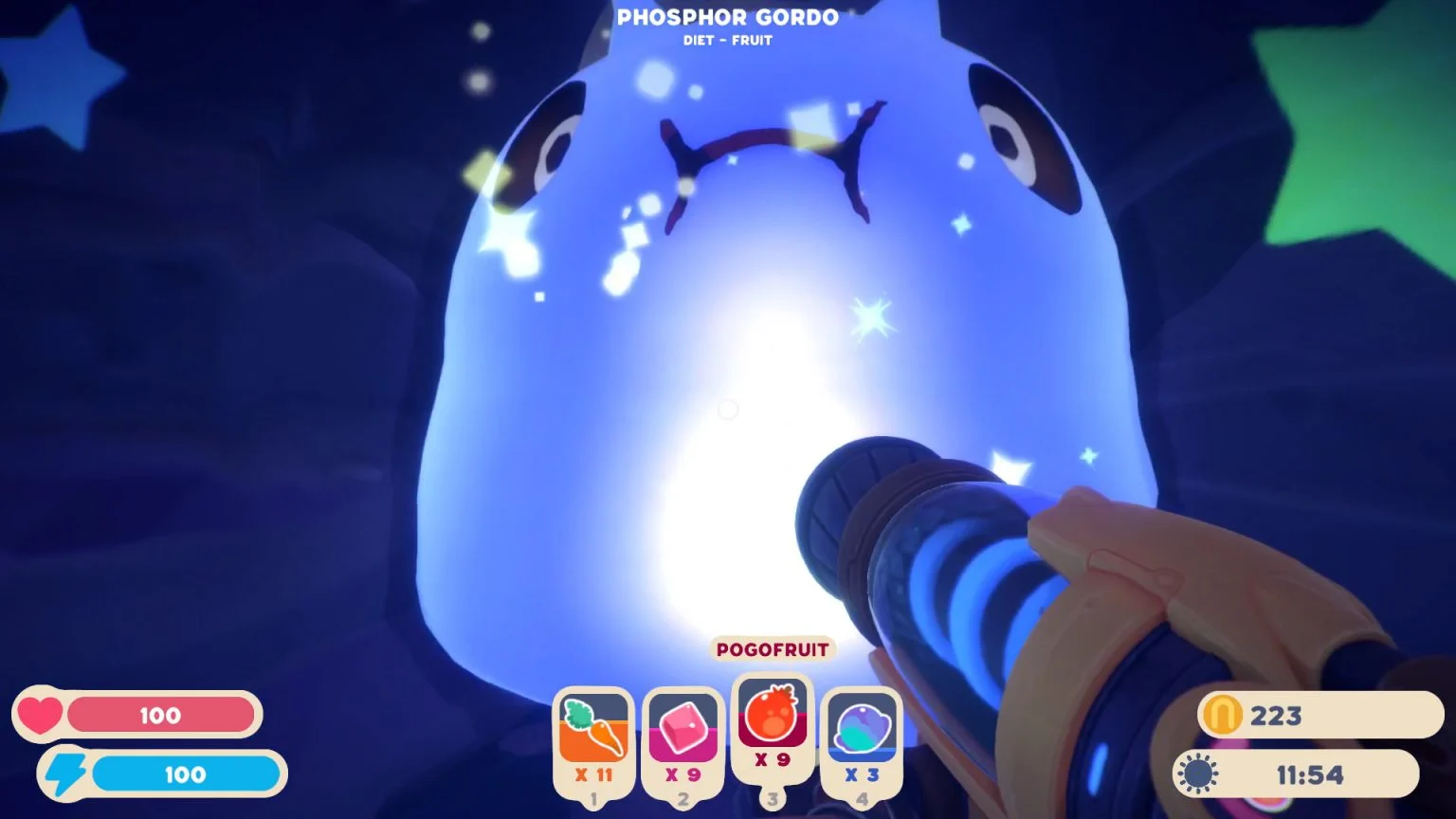1456x819 pixels.
Task: Click the sun icon beside the clock
Action: point(1197,773)
